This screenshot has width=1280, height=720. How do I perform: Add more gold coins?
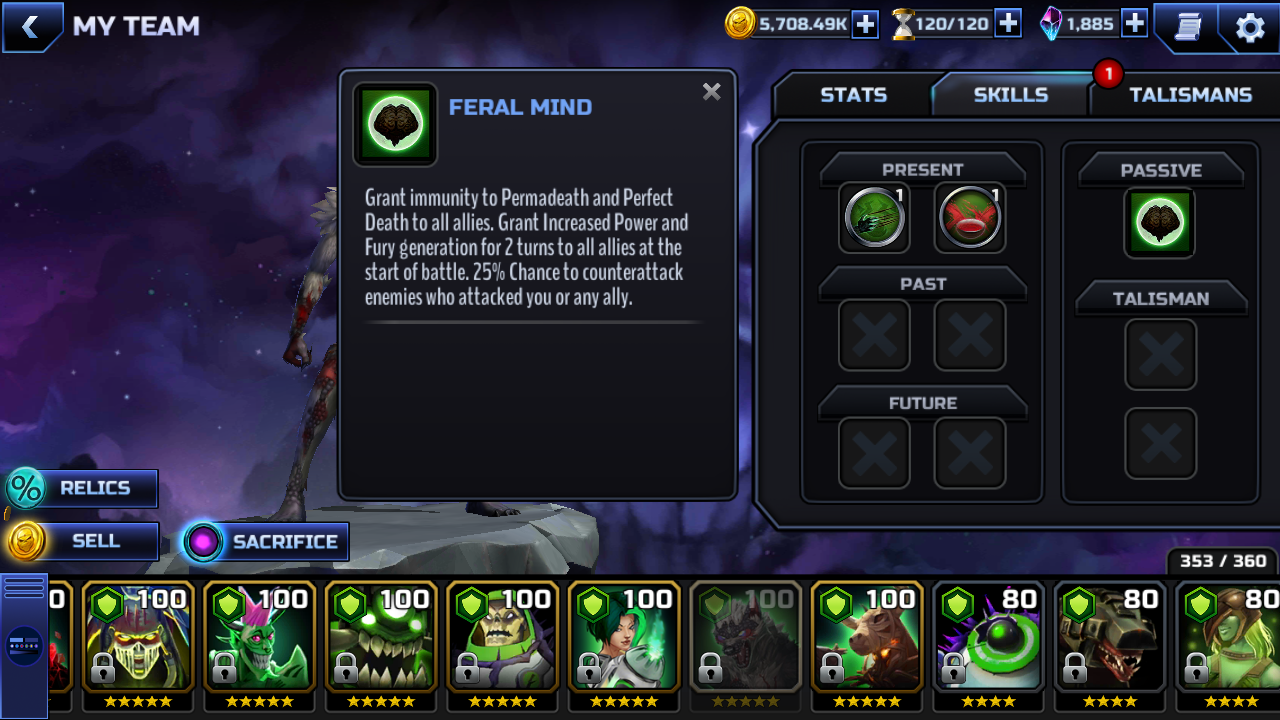(865, 24)
